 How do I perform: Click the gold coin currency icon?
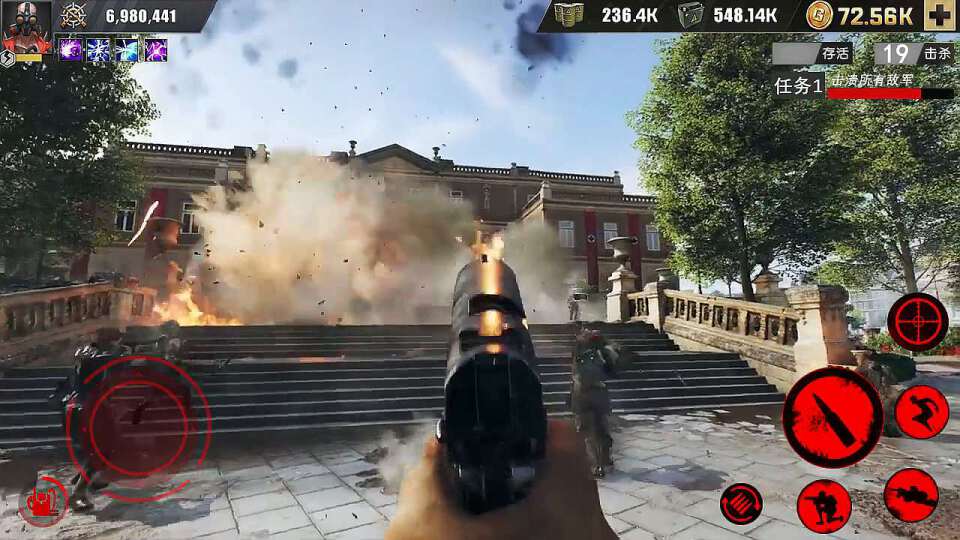tap(819, 15)
